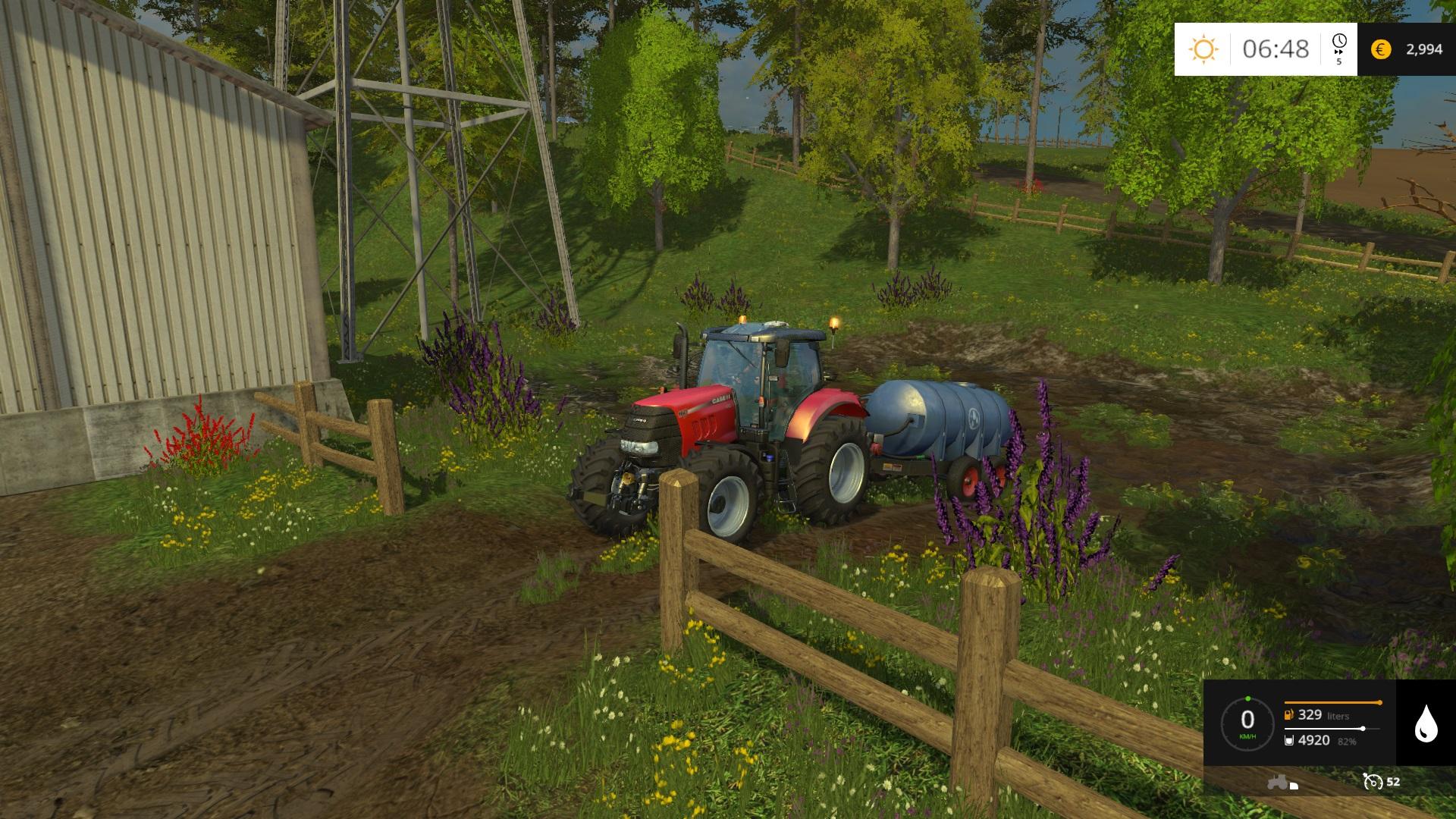This screenshot has width=1456, height=819.
Task: Click the orange fuel level bar
Action: point(1332,702)
